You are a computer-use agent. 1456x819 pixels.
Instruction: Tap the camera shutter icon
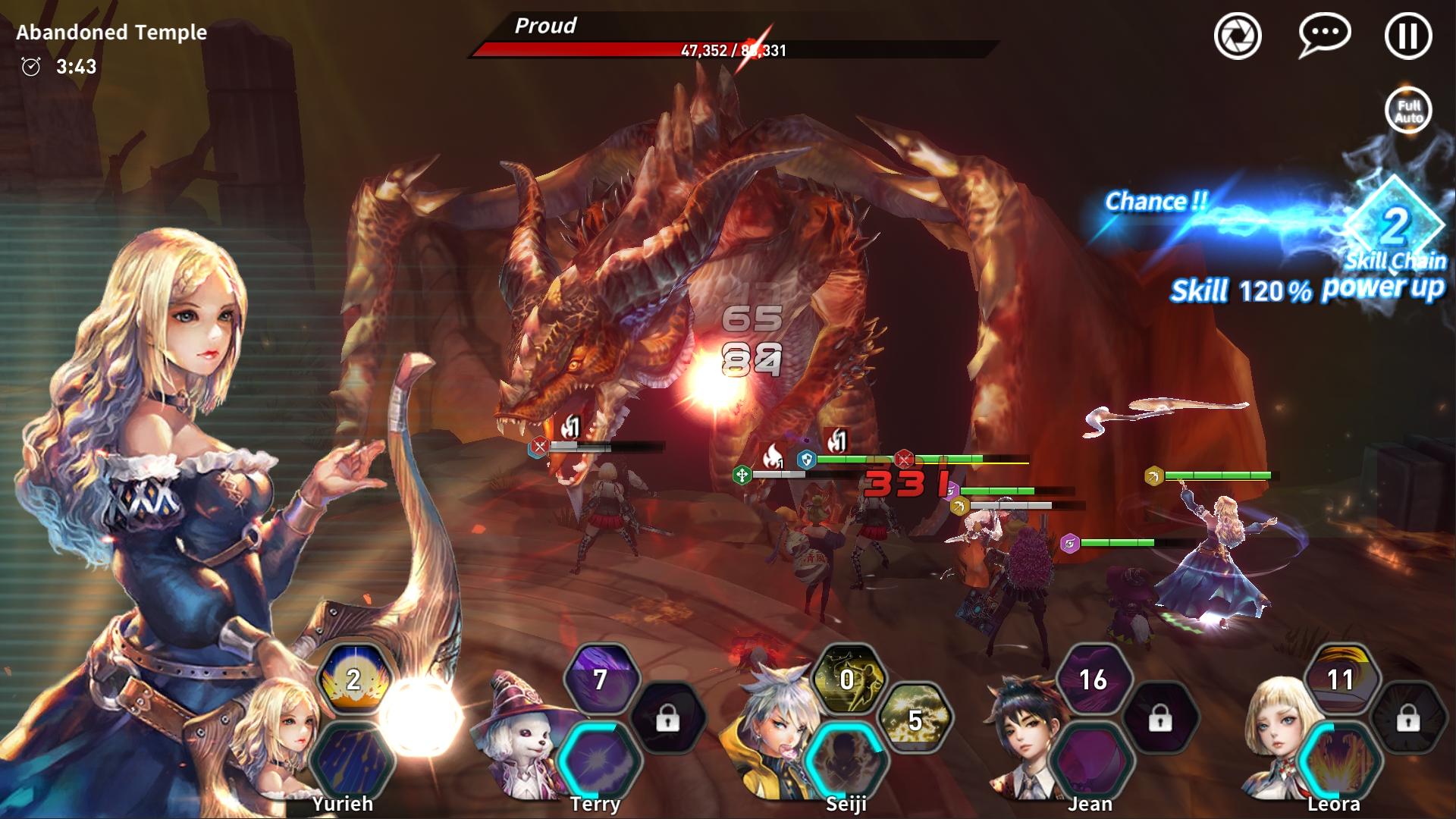tap(1238, 36)
